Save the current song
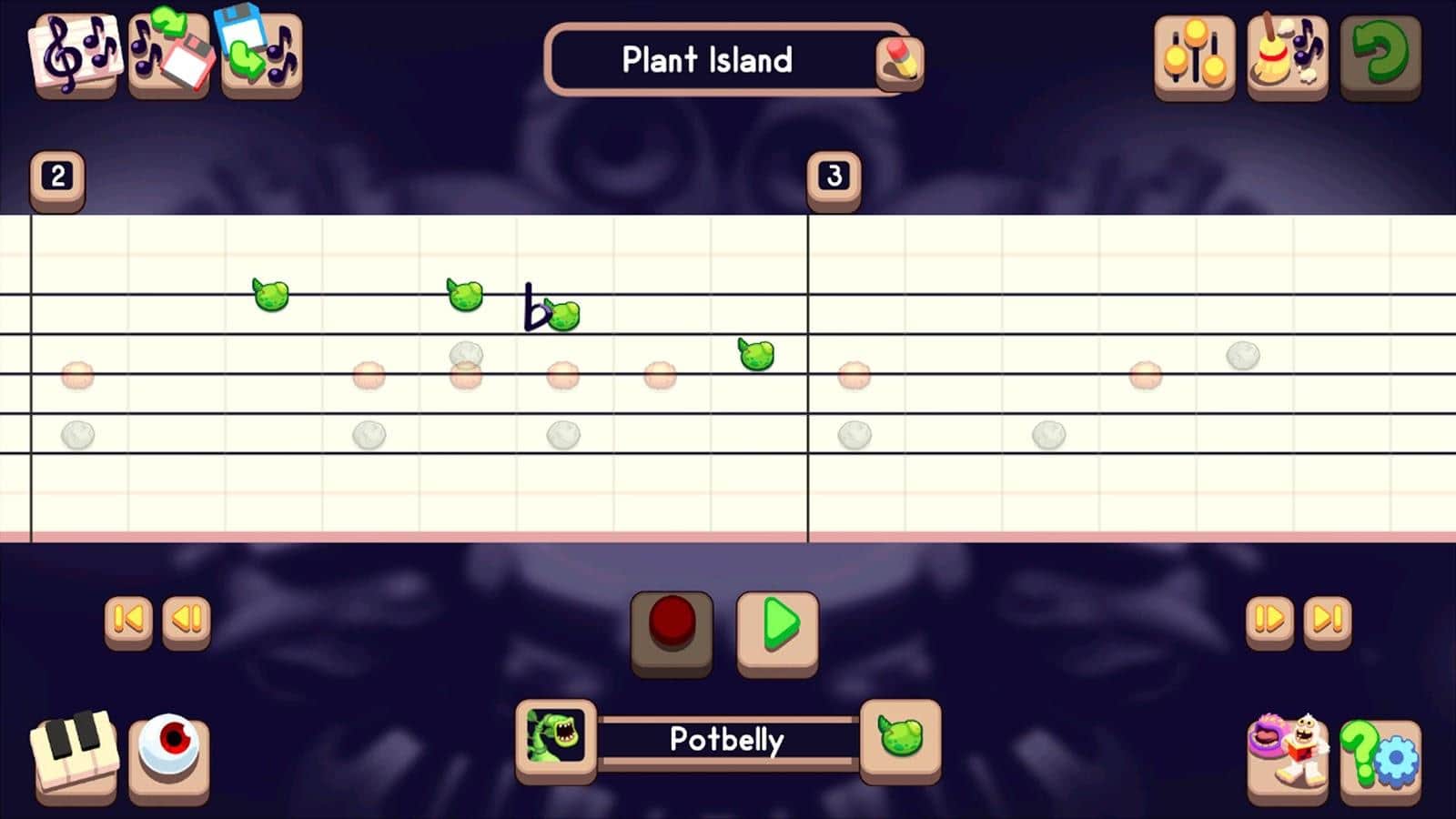This screenshot has height=819, width=1456. tap(264, 55)
